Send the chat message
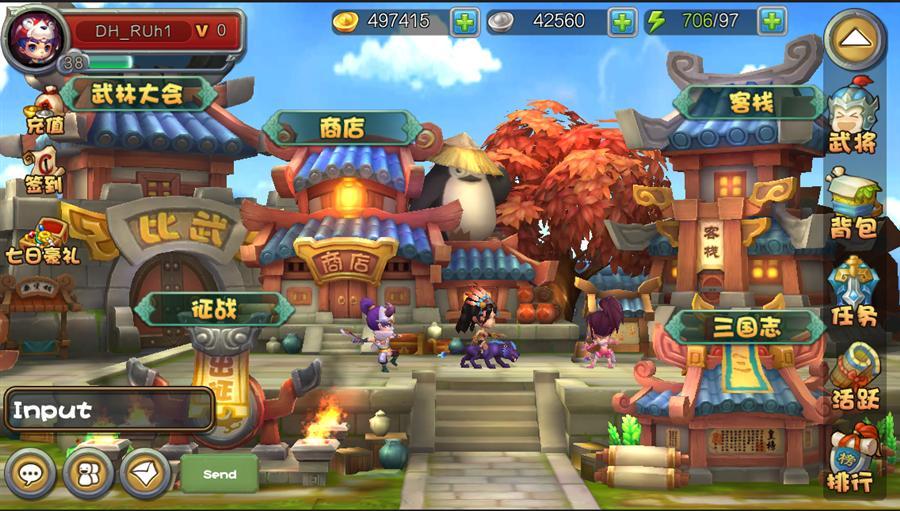The width and height of the screenshot is (900, 511). (x=219, y=473)
